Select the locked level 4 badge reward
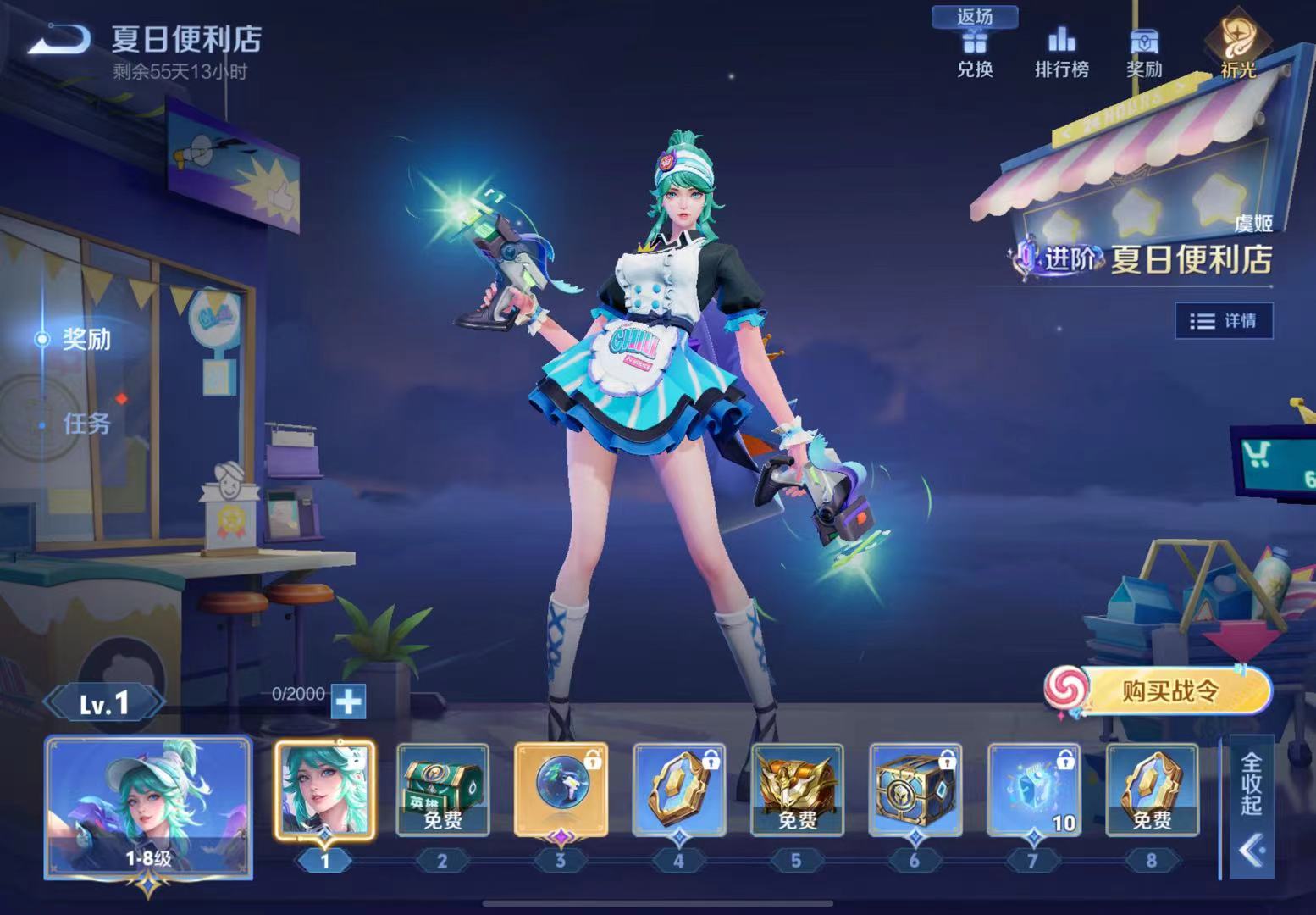This screenshot has height=915, width=1316. point(678,790)
